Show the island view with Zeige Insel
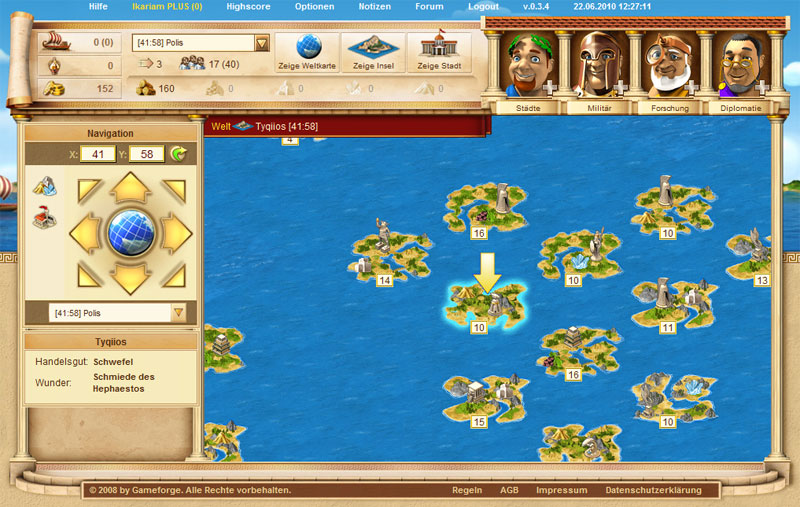This screenshot has height=507, width=800. click(372, 53)
